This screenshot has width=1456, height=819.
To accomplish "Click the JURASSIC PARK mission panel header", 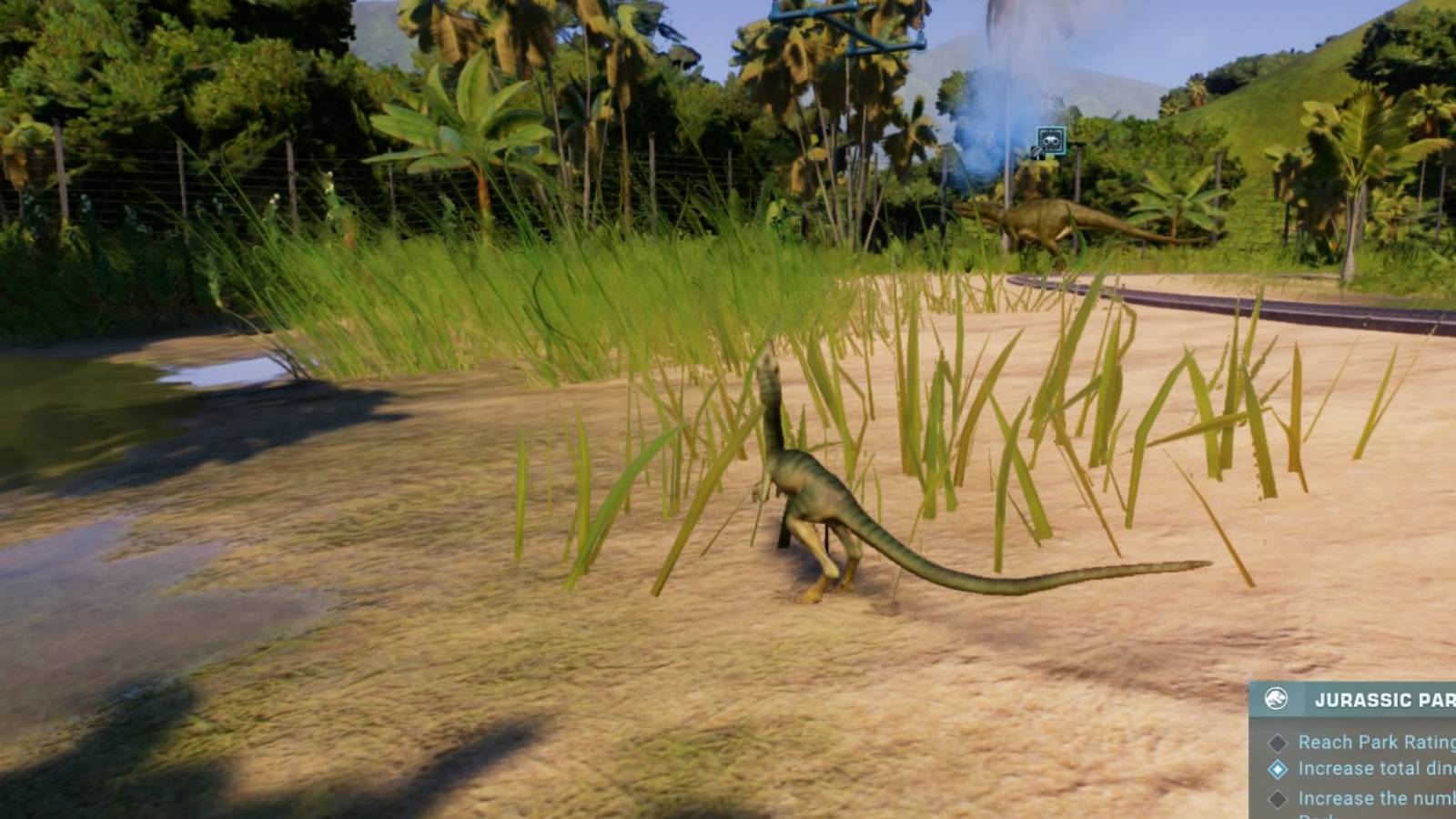I will click(1383, 699).
